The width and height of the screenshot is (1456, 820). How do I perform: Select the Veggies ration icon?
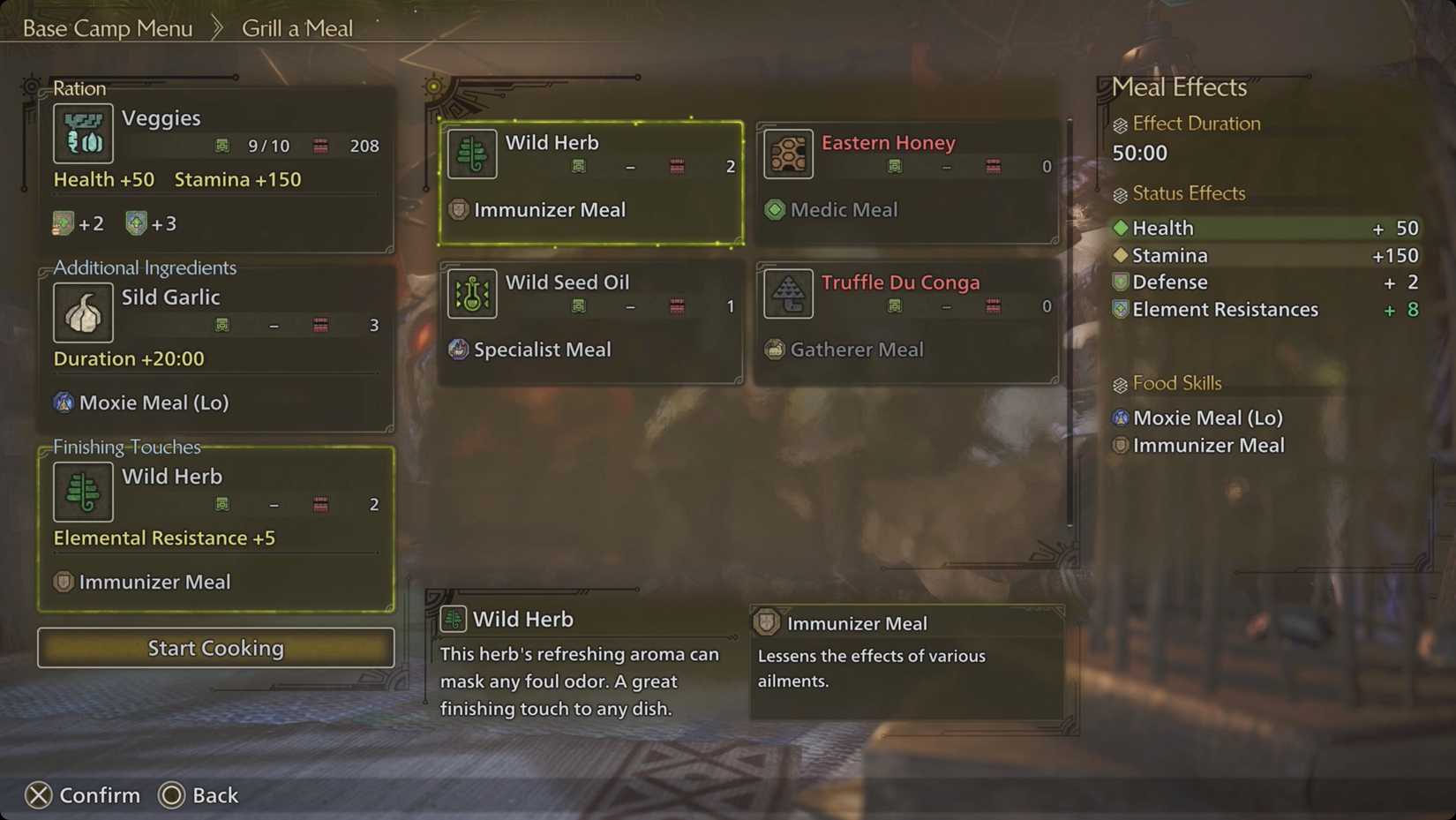(x=83, y=134)
